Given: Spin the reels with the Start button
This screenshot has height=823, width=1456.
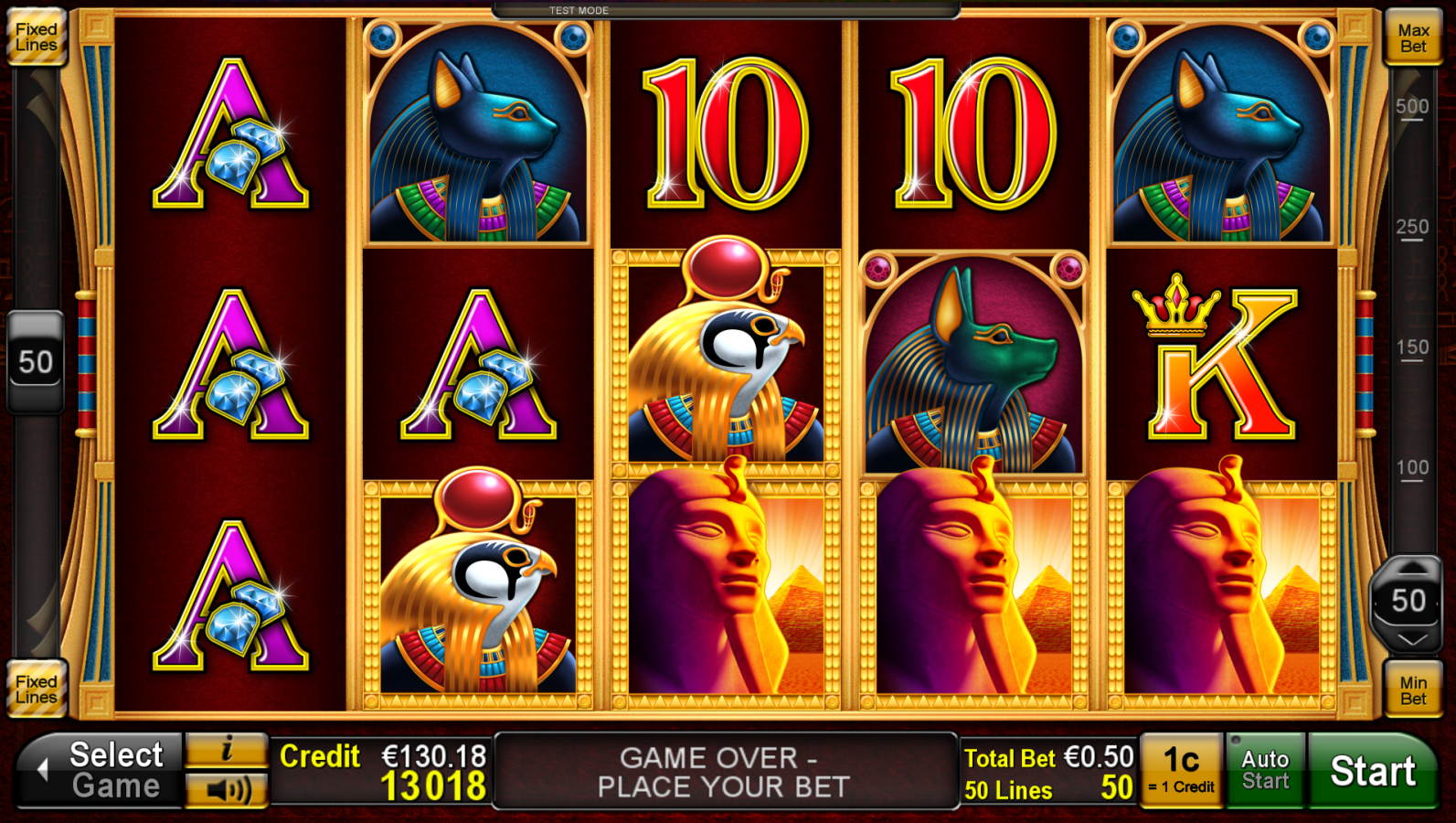Looking at the screenshot, I should (x=1372, y=771).
